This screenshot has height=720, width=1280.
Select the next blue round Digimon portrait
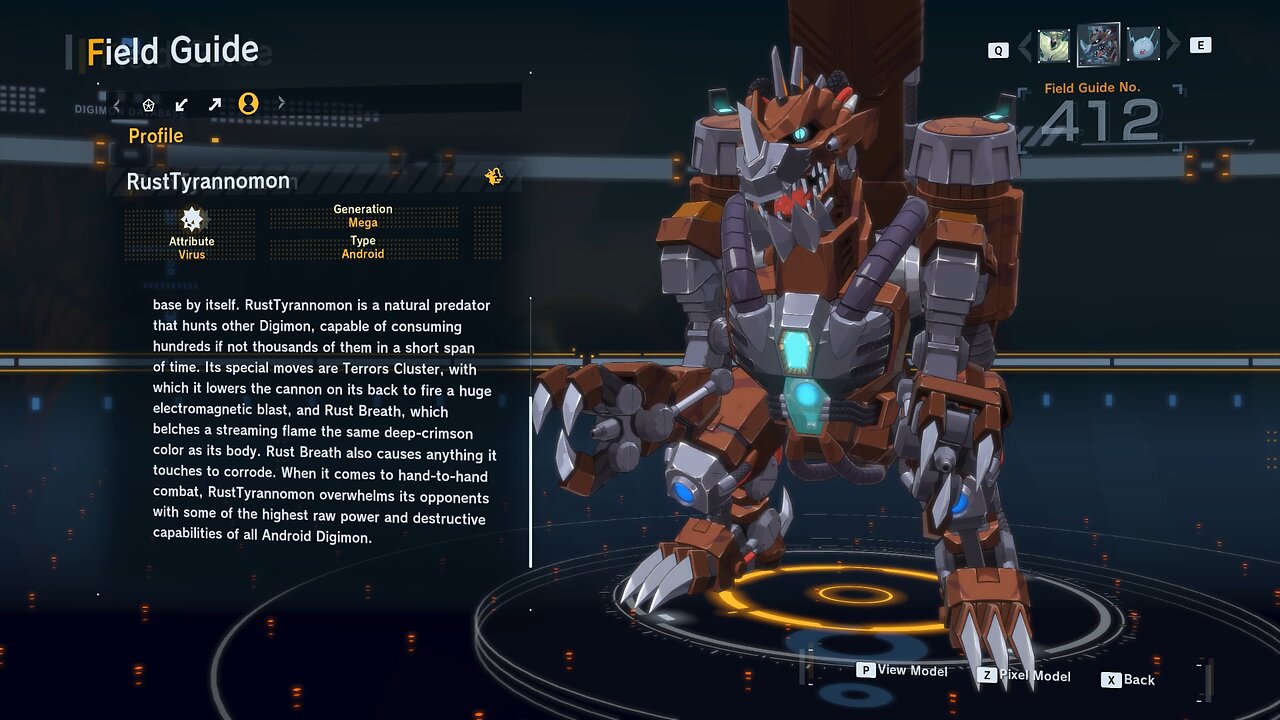tap(1142, 45)
